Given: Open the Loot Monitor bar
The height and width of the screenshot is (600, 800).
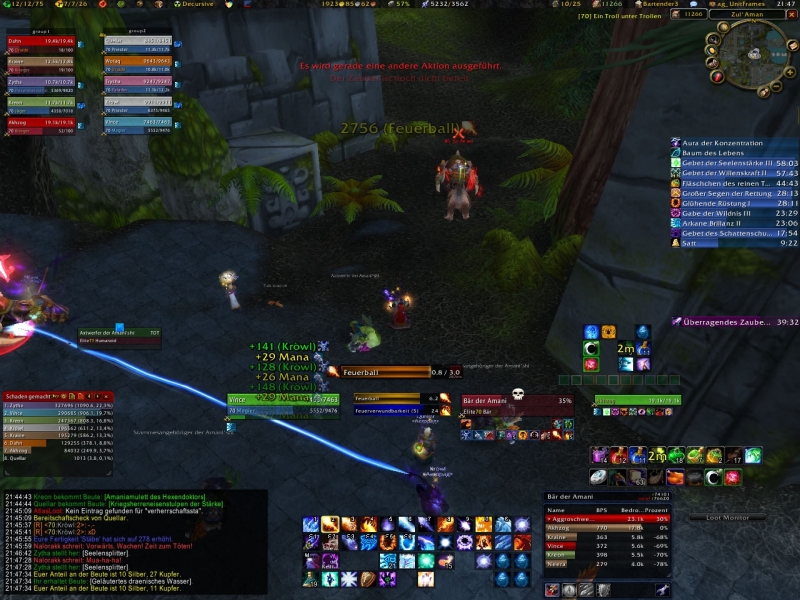Looking at the screenshot, I should tap(735, 517).
